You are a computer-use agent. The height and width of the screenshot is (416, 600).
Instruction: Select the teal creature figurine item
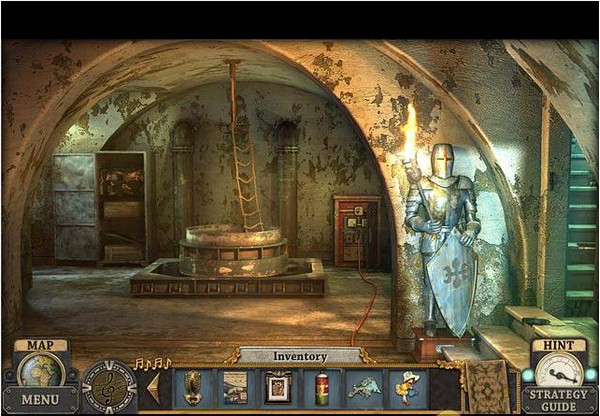pos(364,387)
